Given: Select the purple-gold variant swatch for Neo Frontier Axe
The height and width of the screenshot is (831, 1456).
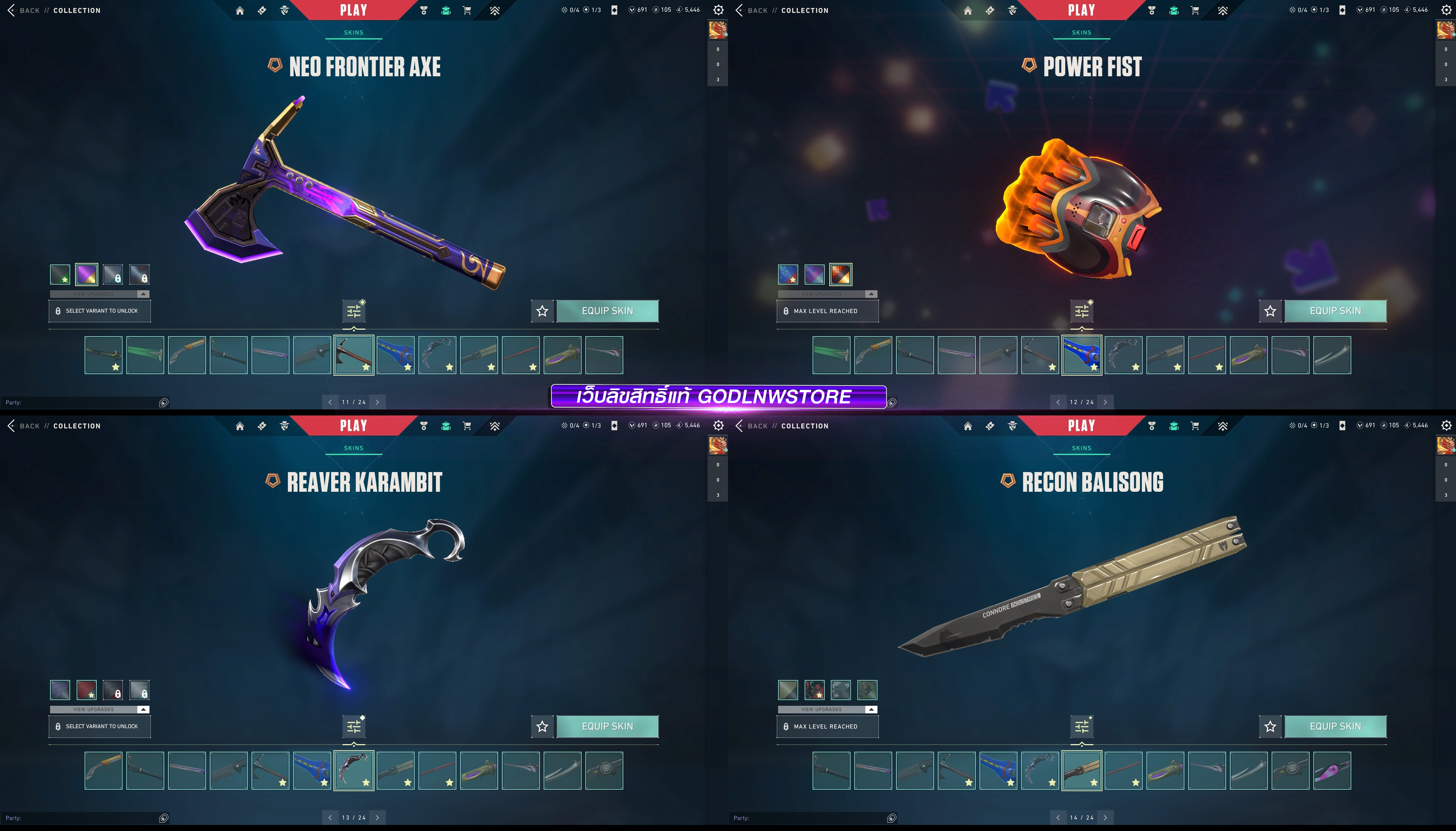Looking at the screenshot, I should [x=87, y=274].
